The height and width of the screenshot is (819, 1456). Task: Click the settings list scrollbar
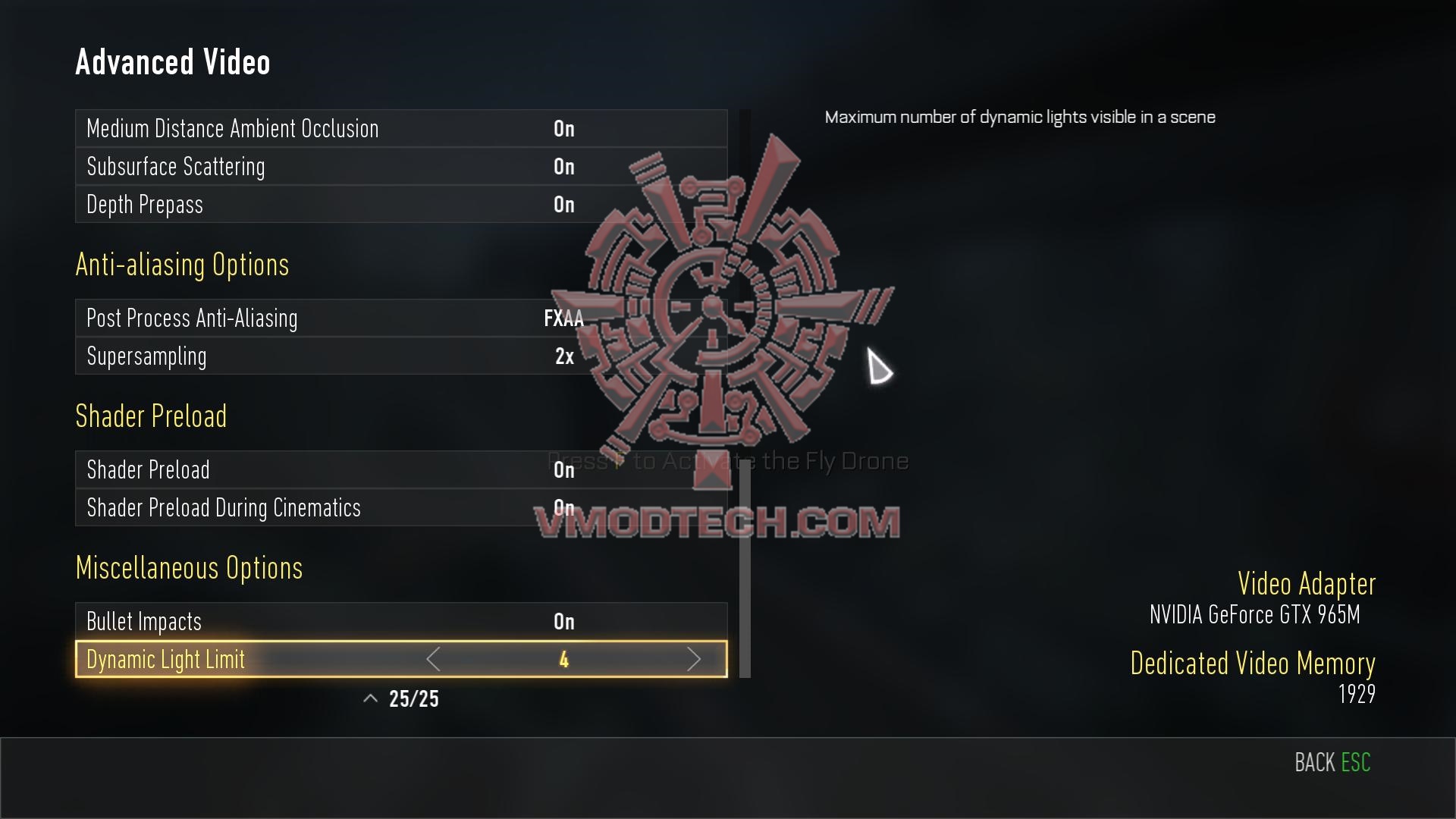[745, 569]
